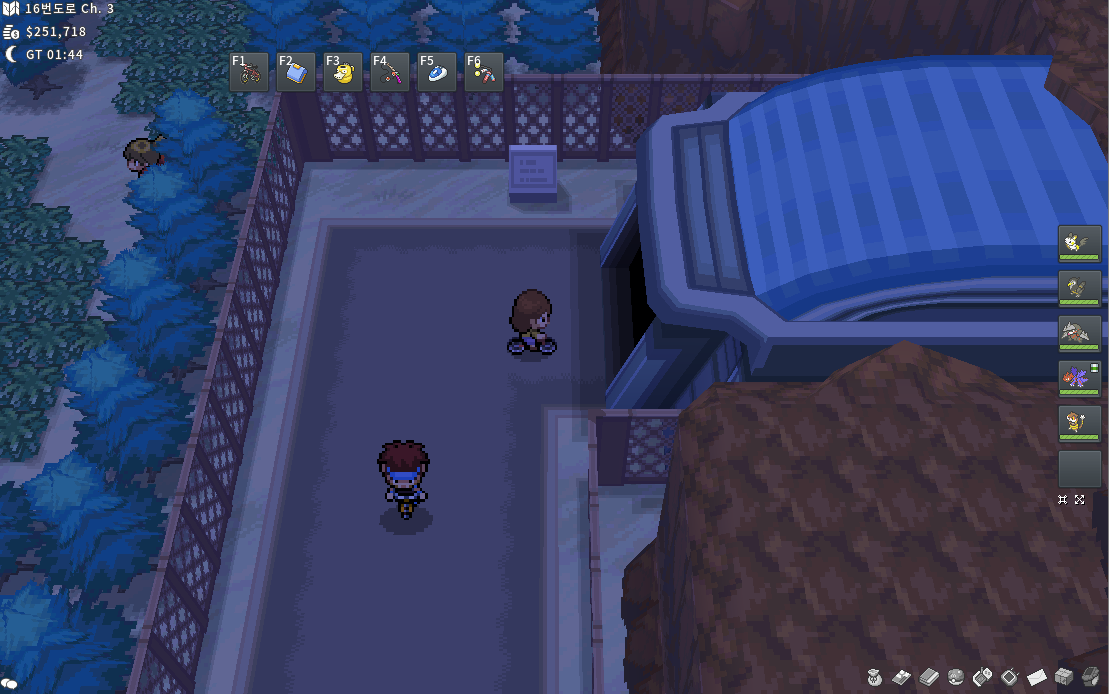Viewport: 1110px width, 694px height.
Task: Select the Psyduck hotkey on F3
Action: point(343,72)
